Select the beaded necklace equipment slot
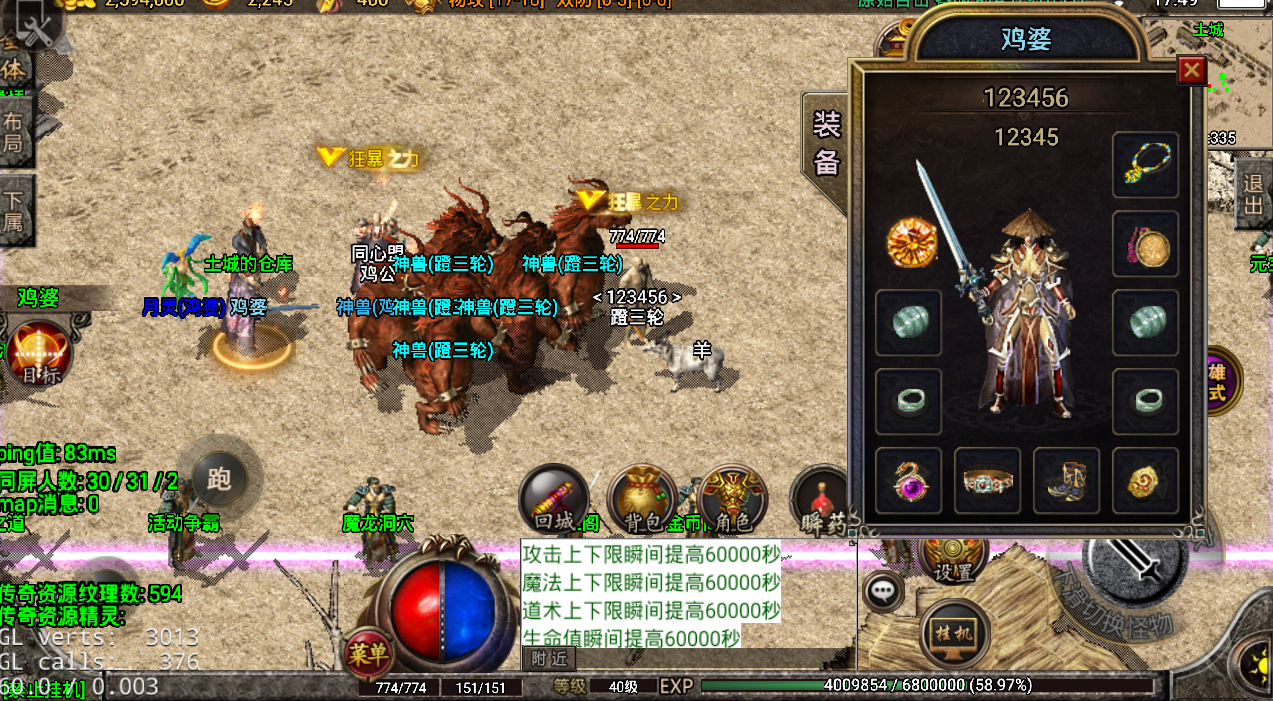 [x=1145, y=165]
